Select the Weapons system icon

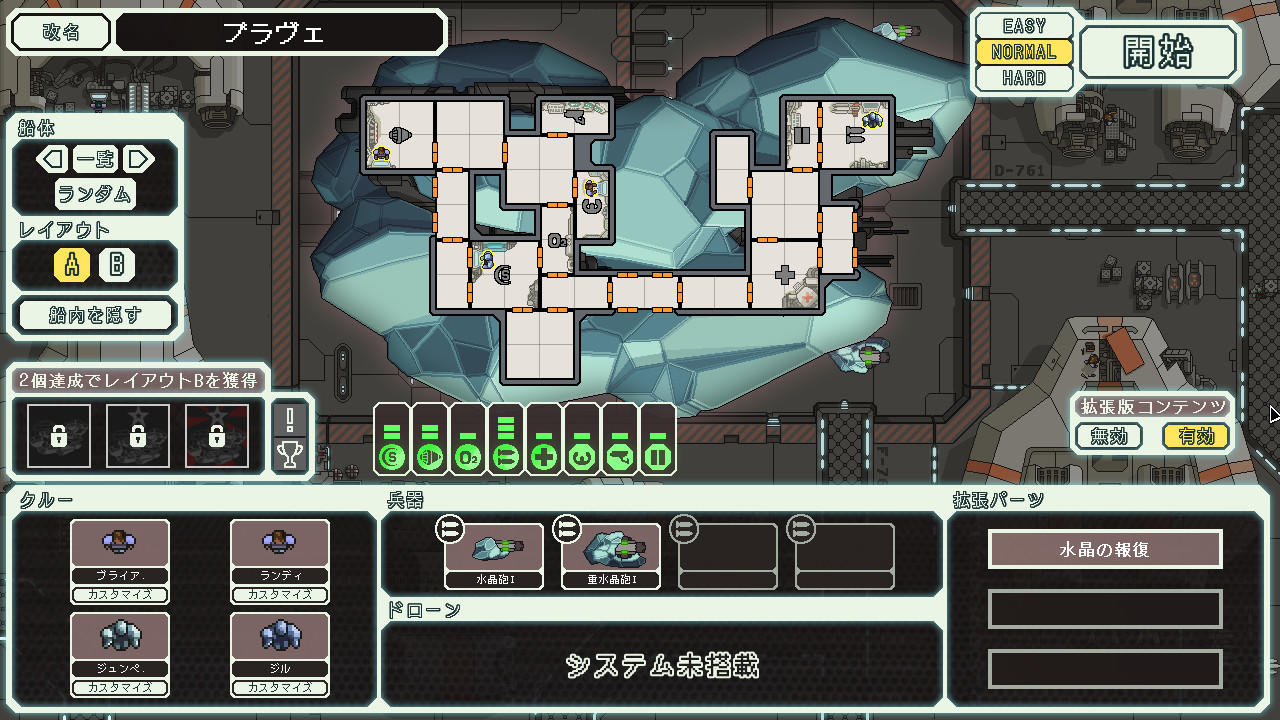point(506,455)
